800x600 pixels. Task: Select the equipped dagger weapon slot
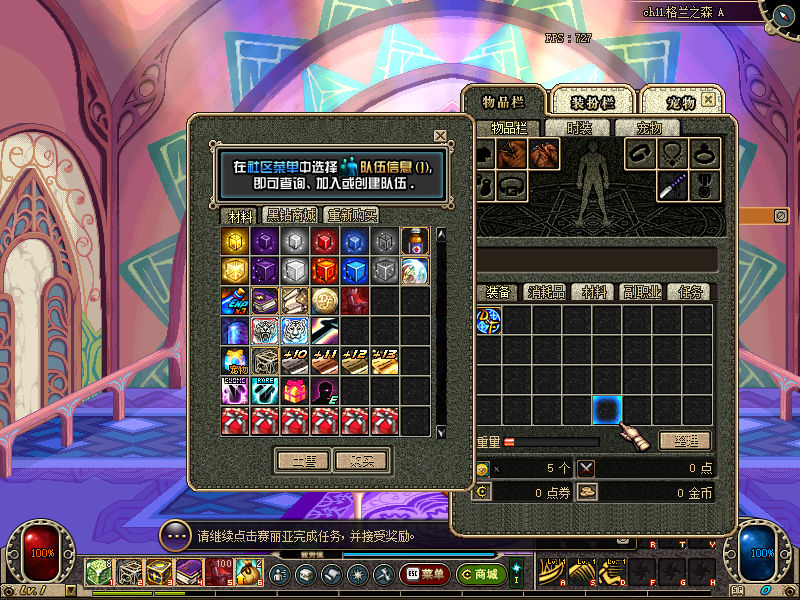(672, 186)
